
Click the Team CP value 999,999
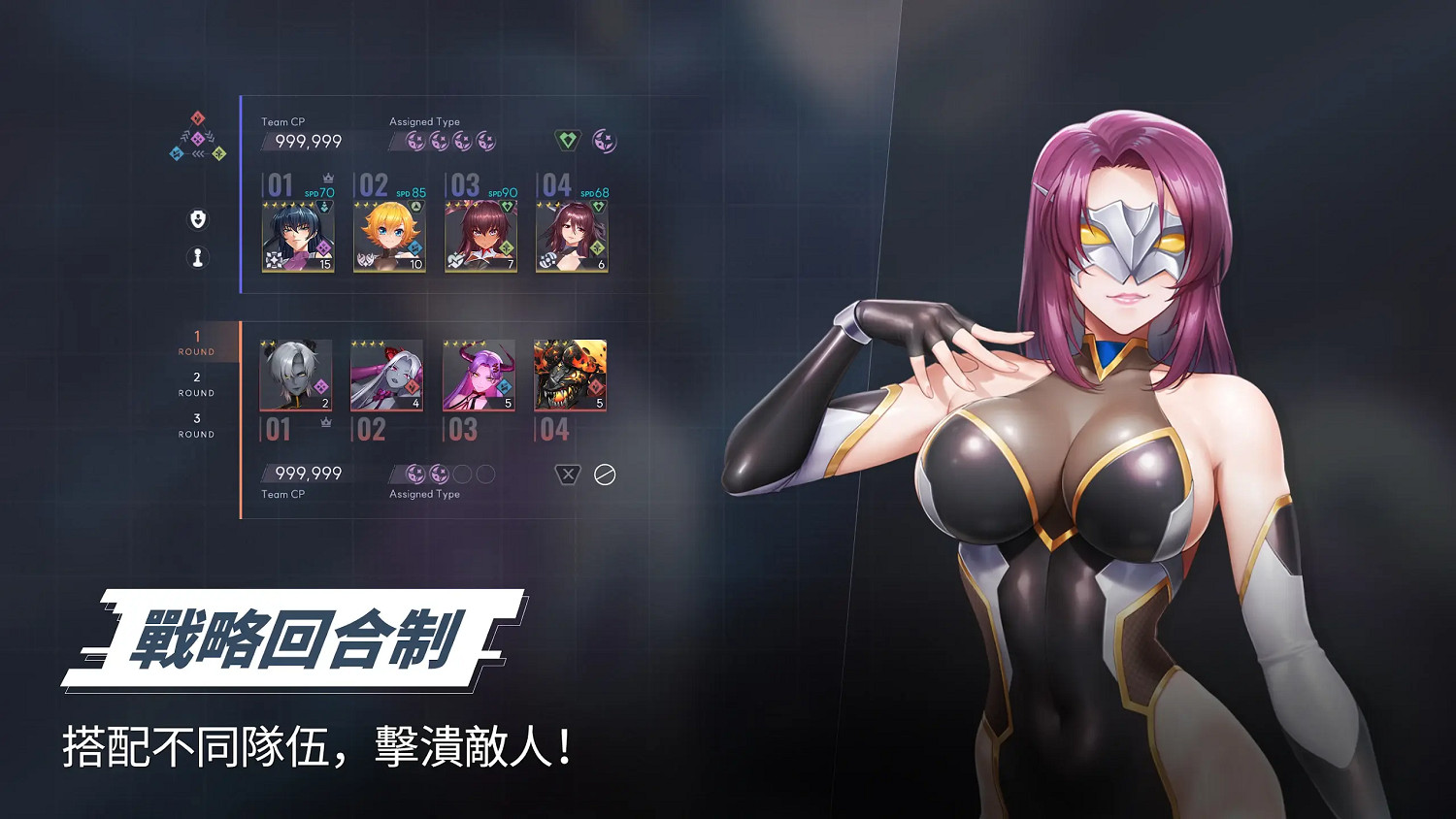[x=309, y=140]
